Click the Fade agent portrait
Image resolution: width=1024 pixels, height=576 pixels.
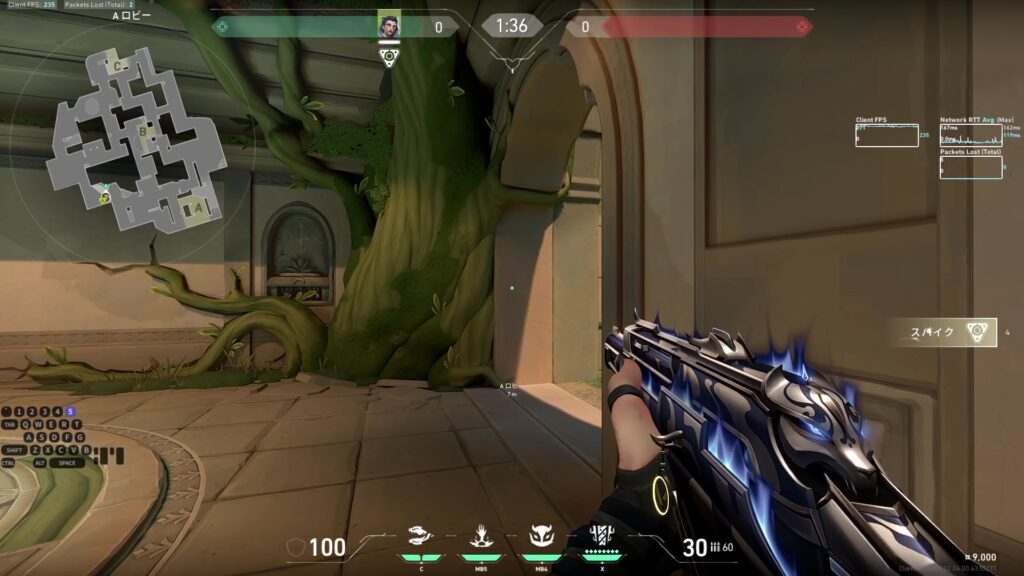point(389,25)
